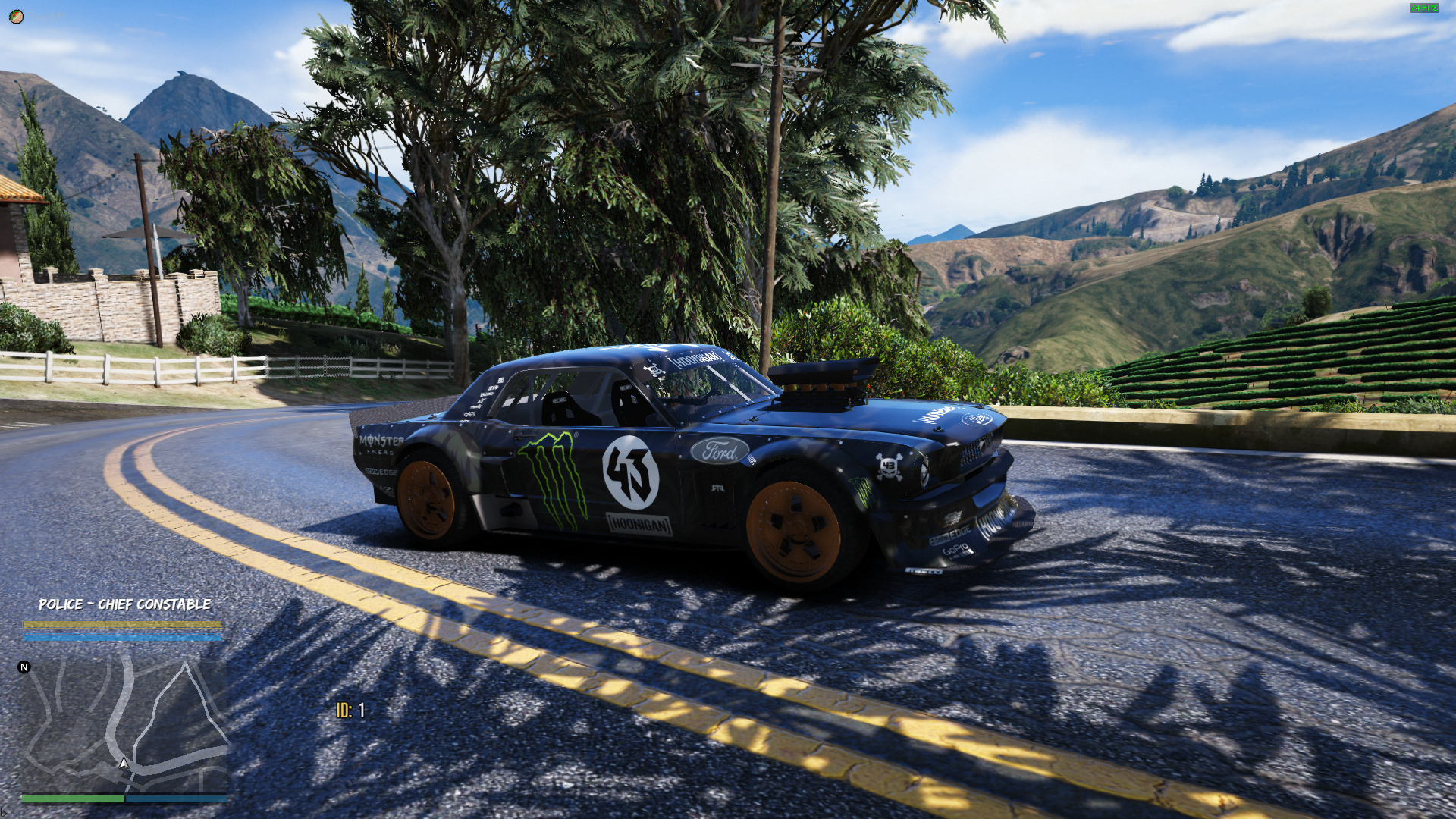Click the road minimap
This screenshot has width=1456, height=819.
click(124, 724)
